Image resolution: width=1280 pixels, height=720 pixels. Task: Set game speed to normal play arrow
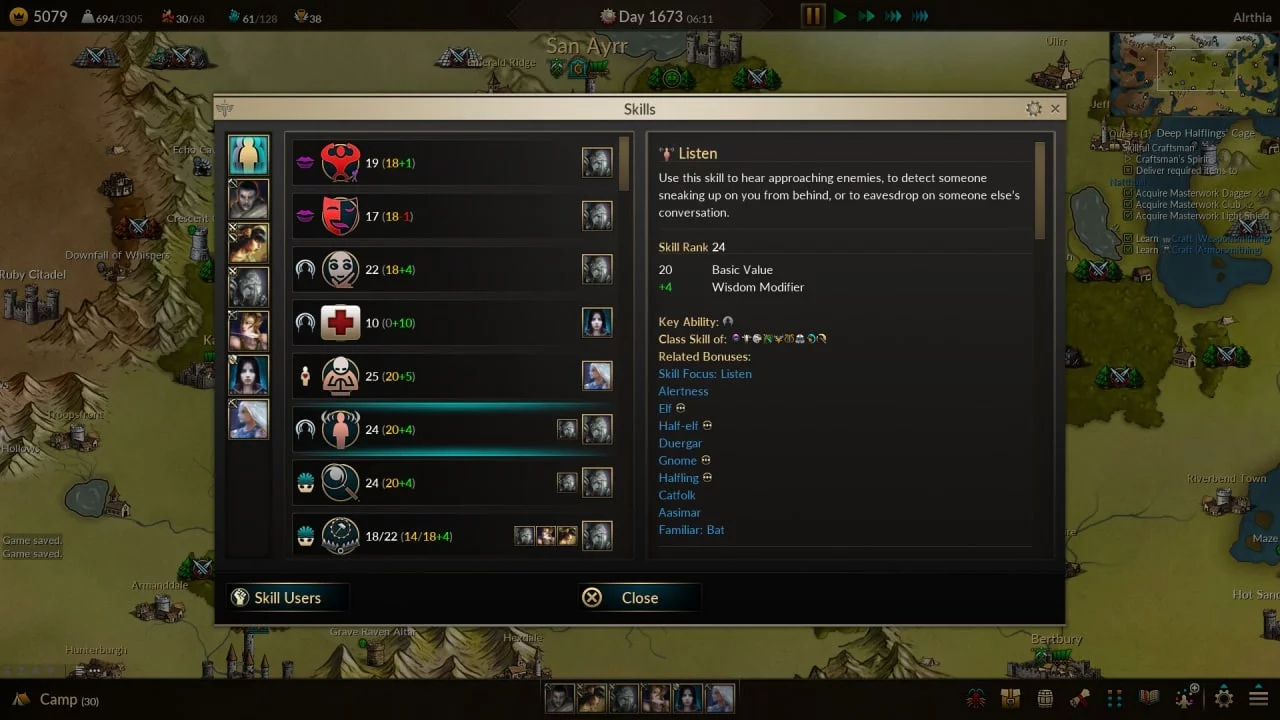840,16
